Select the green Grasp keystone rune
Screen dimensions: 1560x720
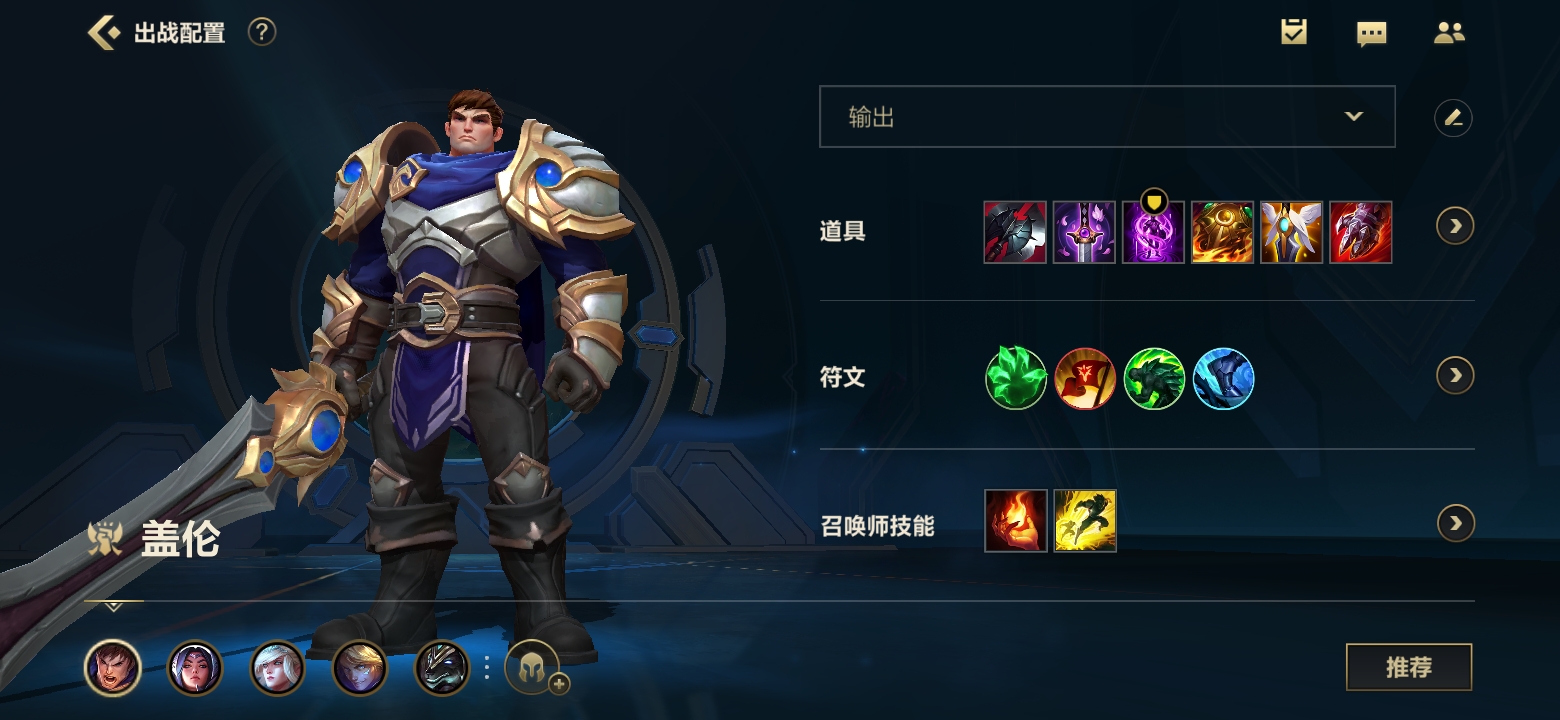[1016, 379]
